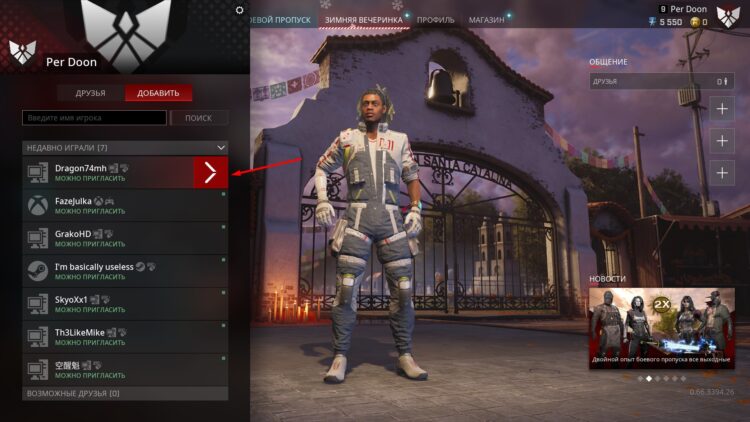
Task: Collapse the НЕДАВНО ИГРАЛИ section
Action: click(x=222, y=147)
